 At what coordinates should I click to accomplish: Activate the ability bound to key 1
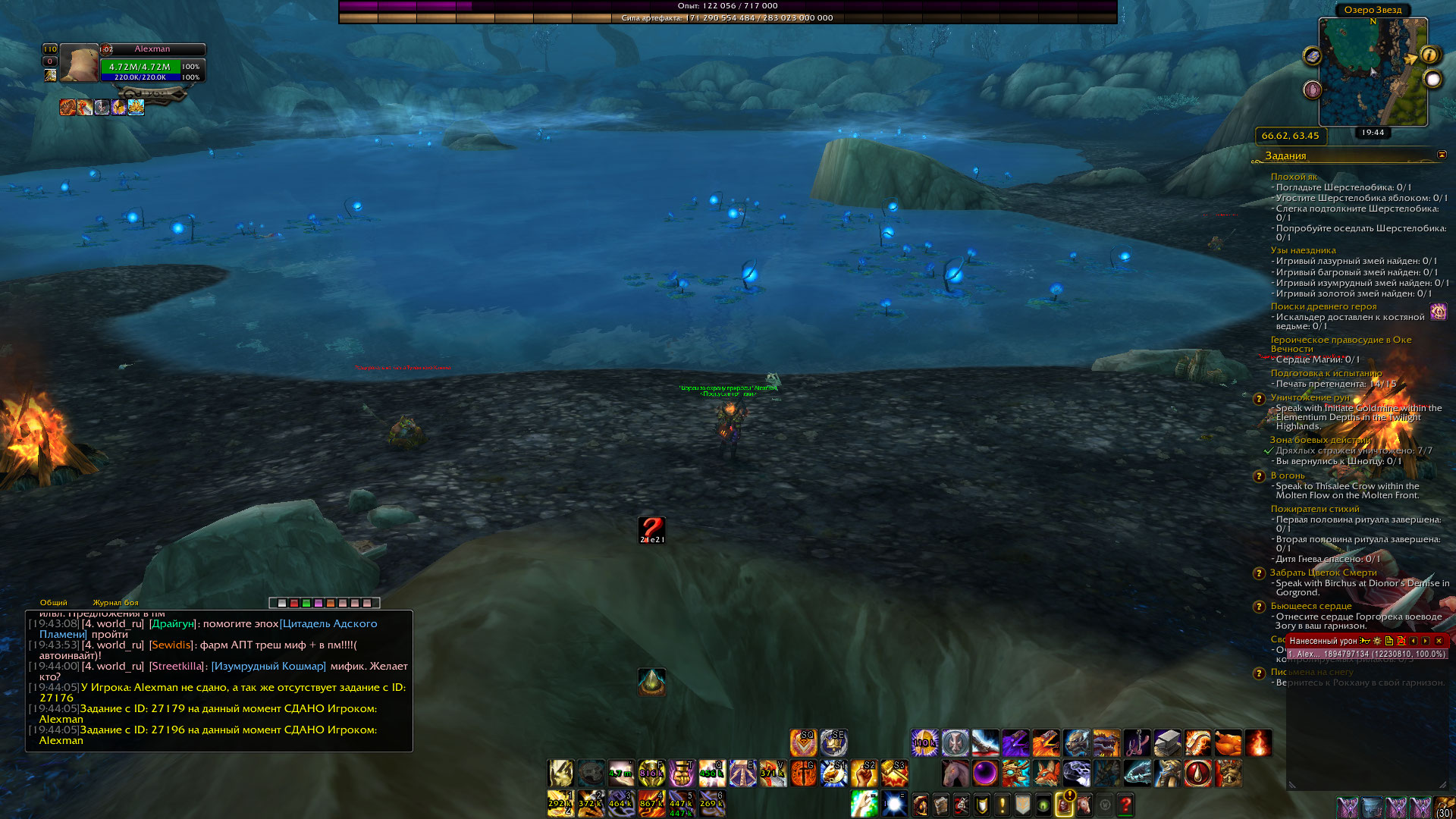point(560,804)
